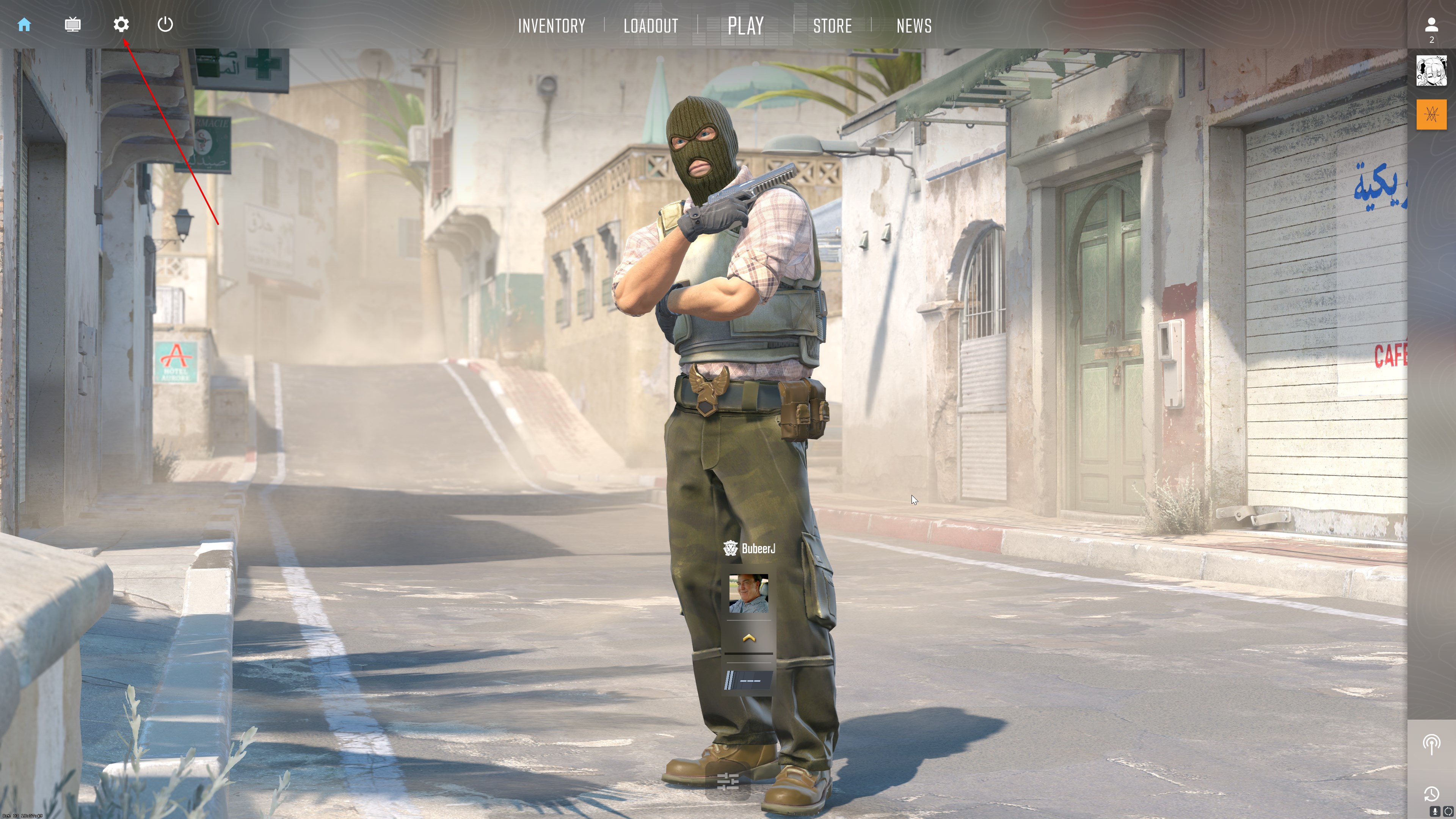Image resolution: width=1456 pixels, height=819 pixels.
Task: Toggle the microphone icon
Action: [x=1434, y=812]
